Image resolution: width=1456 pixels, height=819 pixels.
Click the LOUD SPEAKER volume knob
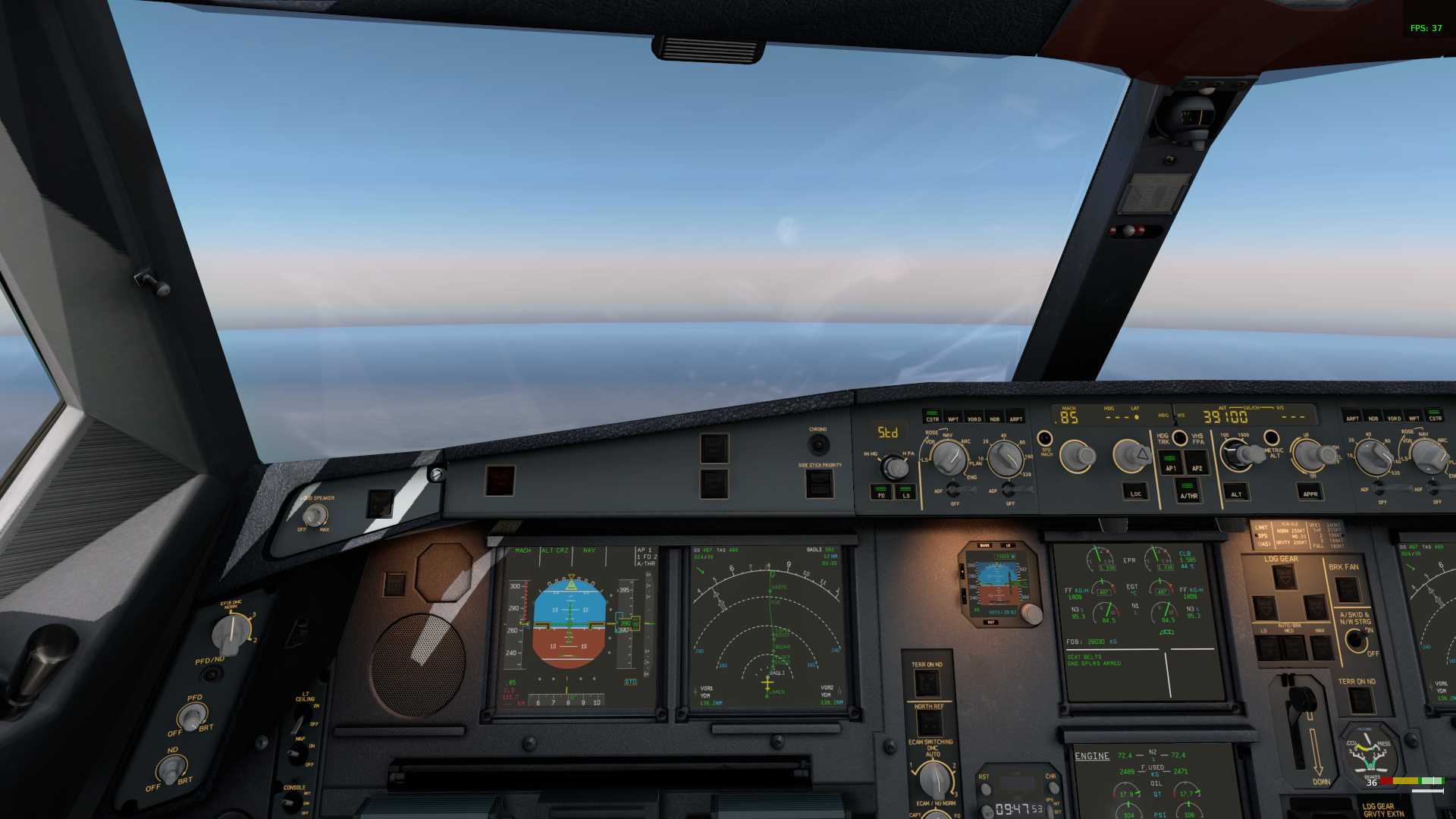314,515
